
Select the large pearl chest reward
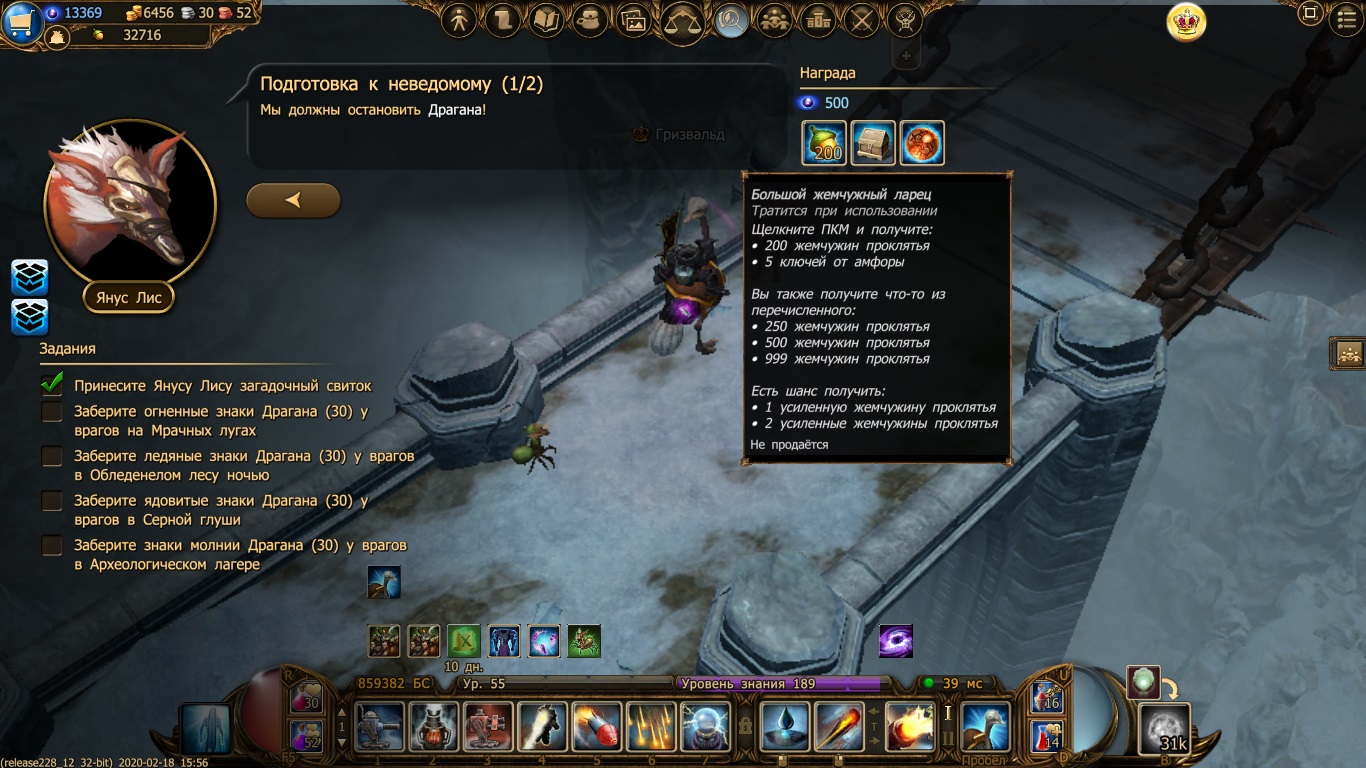click(x=873, y=143)
